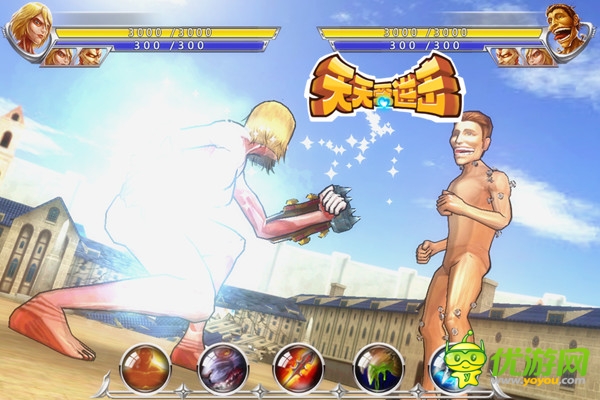
Task: Use the purple beast skill orb
Action: (x=221, y=367)
